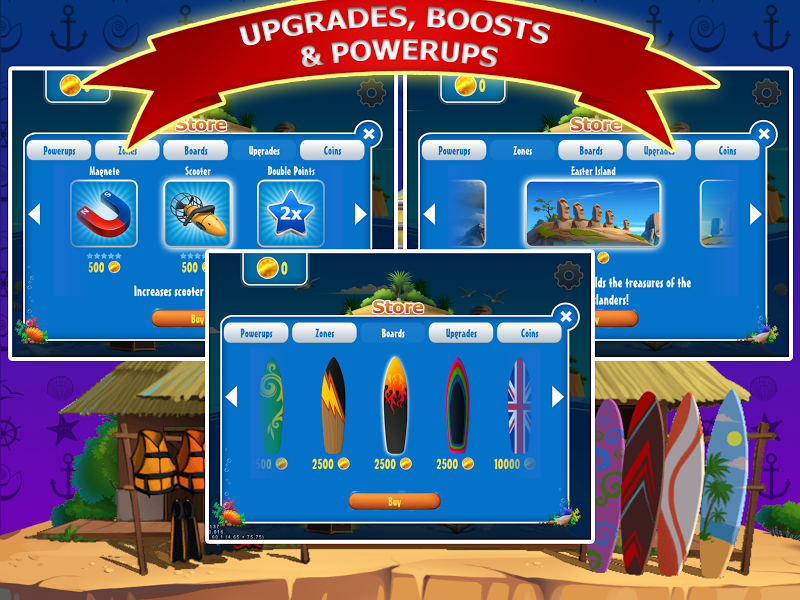Open the Zones tab in the surfboard store

(324, 333)
